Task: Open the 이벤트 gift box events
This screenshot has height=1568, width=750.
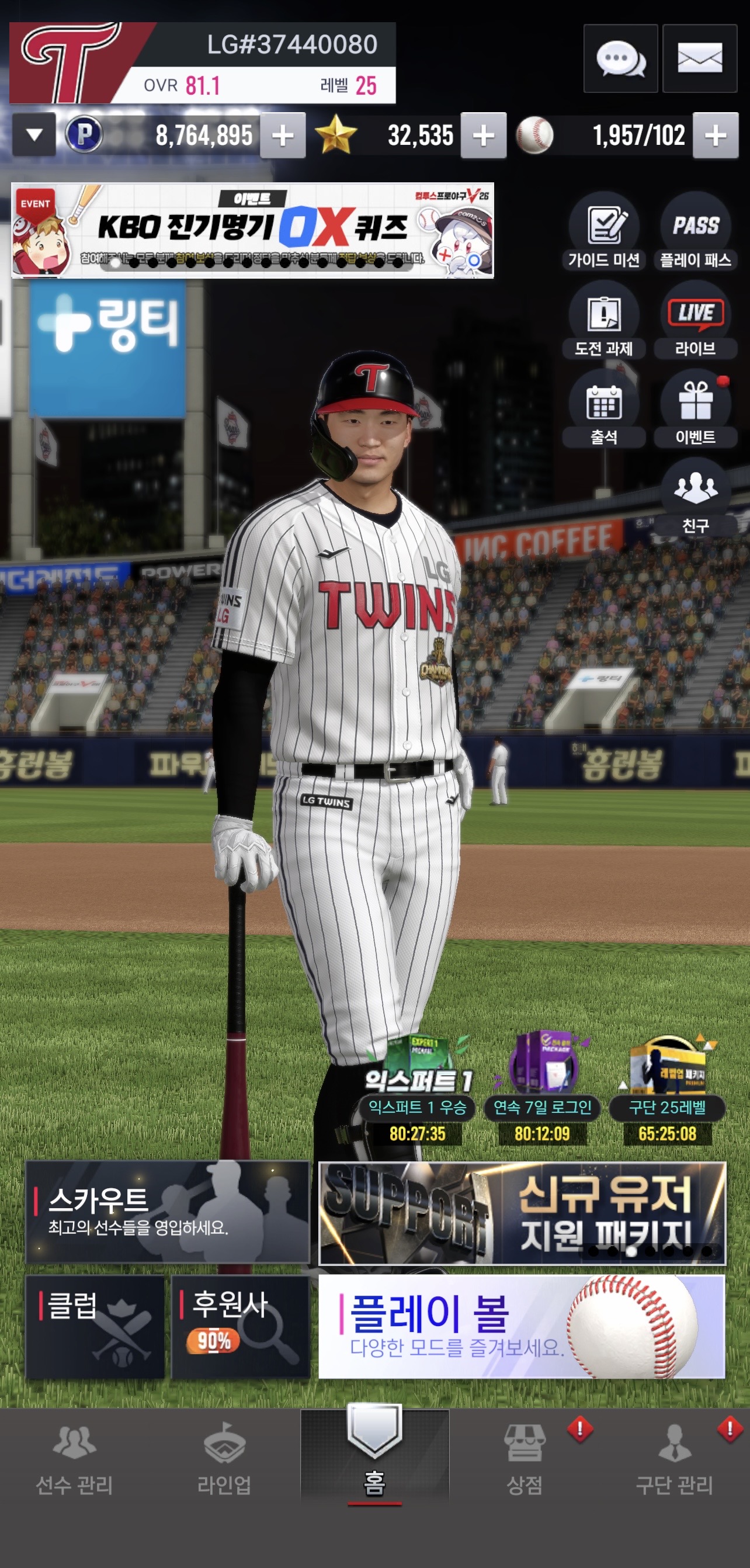Action: [695, 410]
